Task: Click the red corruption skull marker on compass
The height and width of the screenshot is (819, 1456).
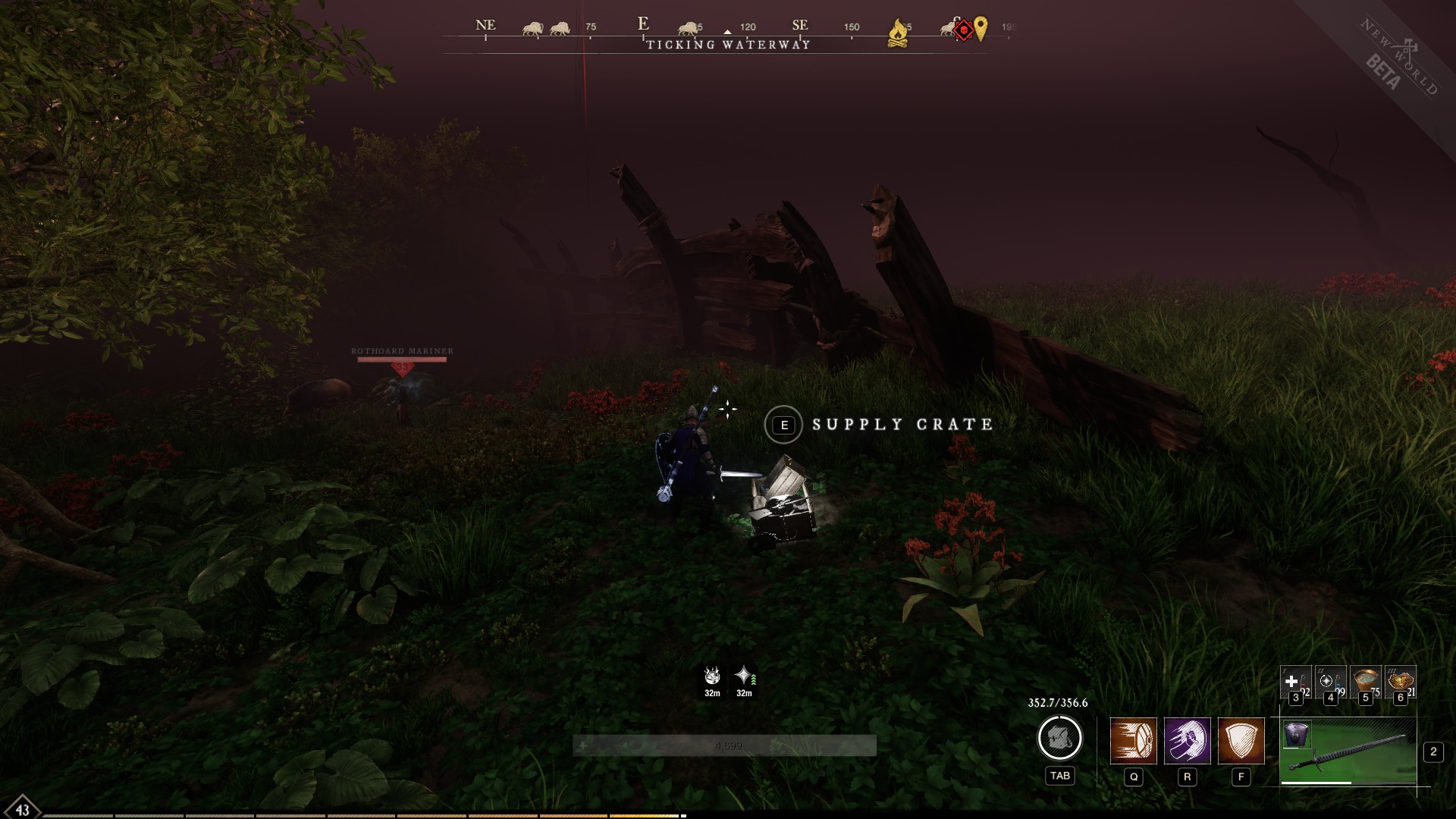Action: tap(965, 30)
